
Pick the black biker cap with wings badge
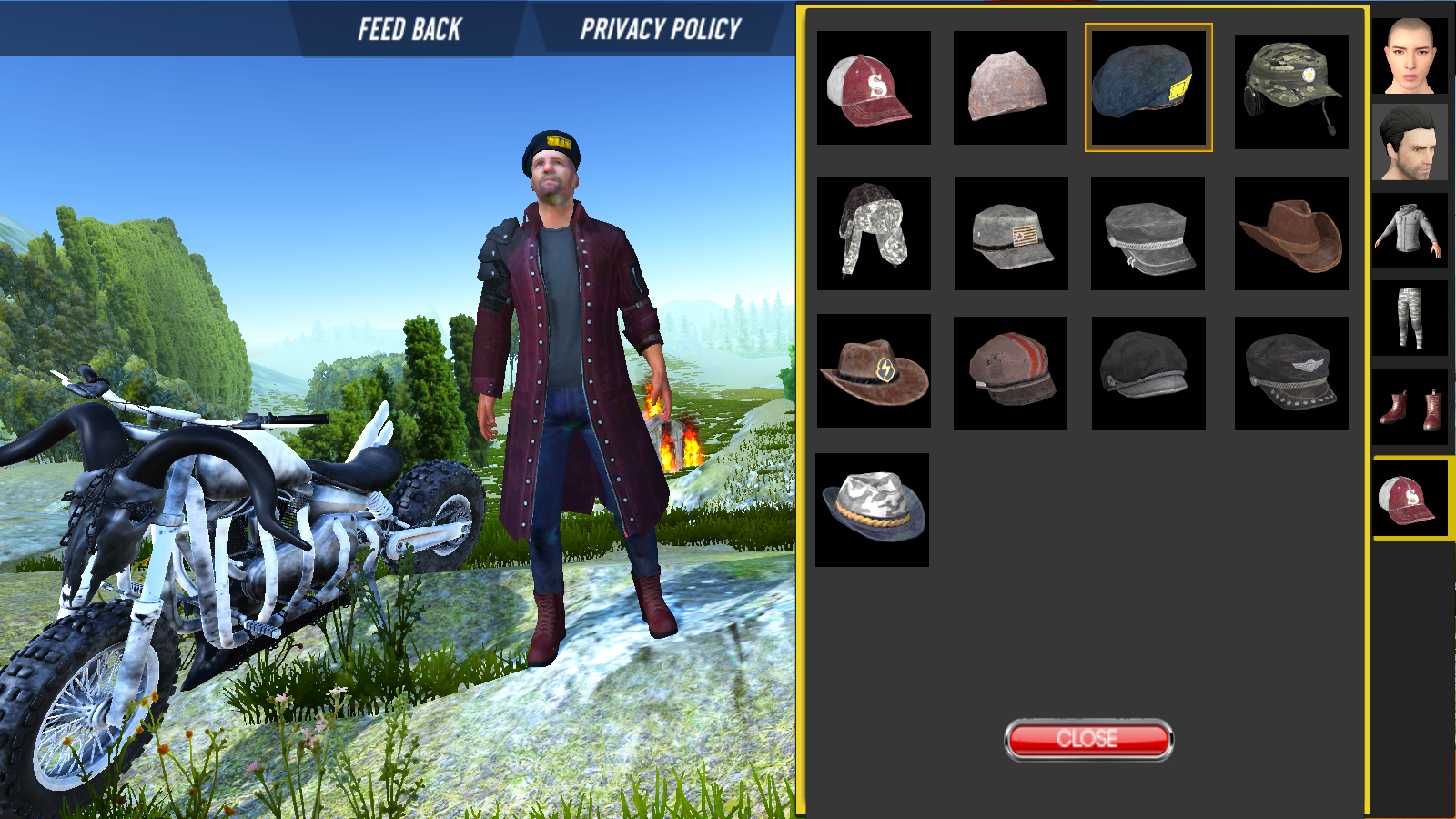click(1291, 373)
